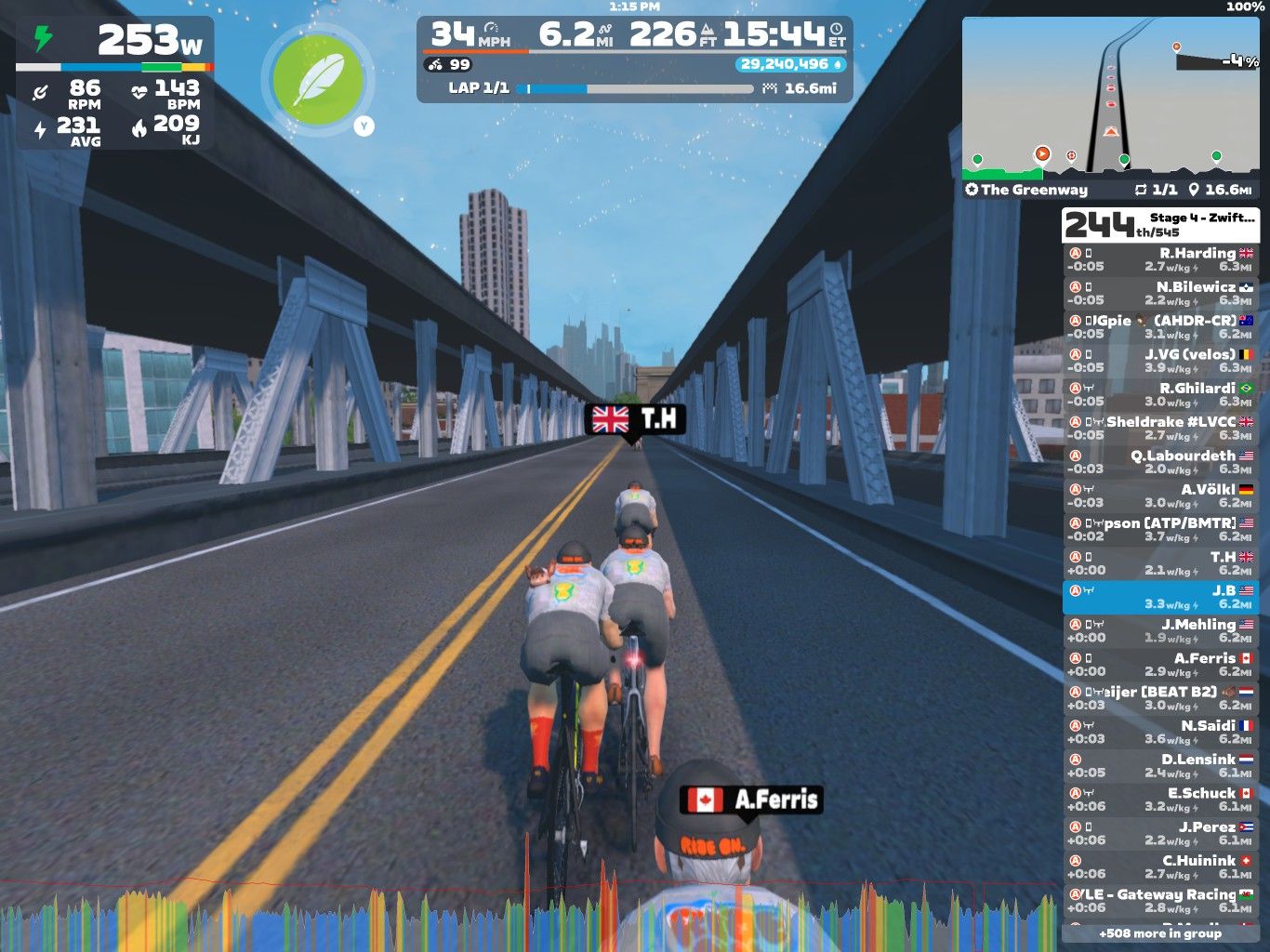The height and width of the screenshot is (952, 1270).
Task: Click the droplet icon beside the Drops total
Action: point(839,65)
